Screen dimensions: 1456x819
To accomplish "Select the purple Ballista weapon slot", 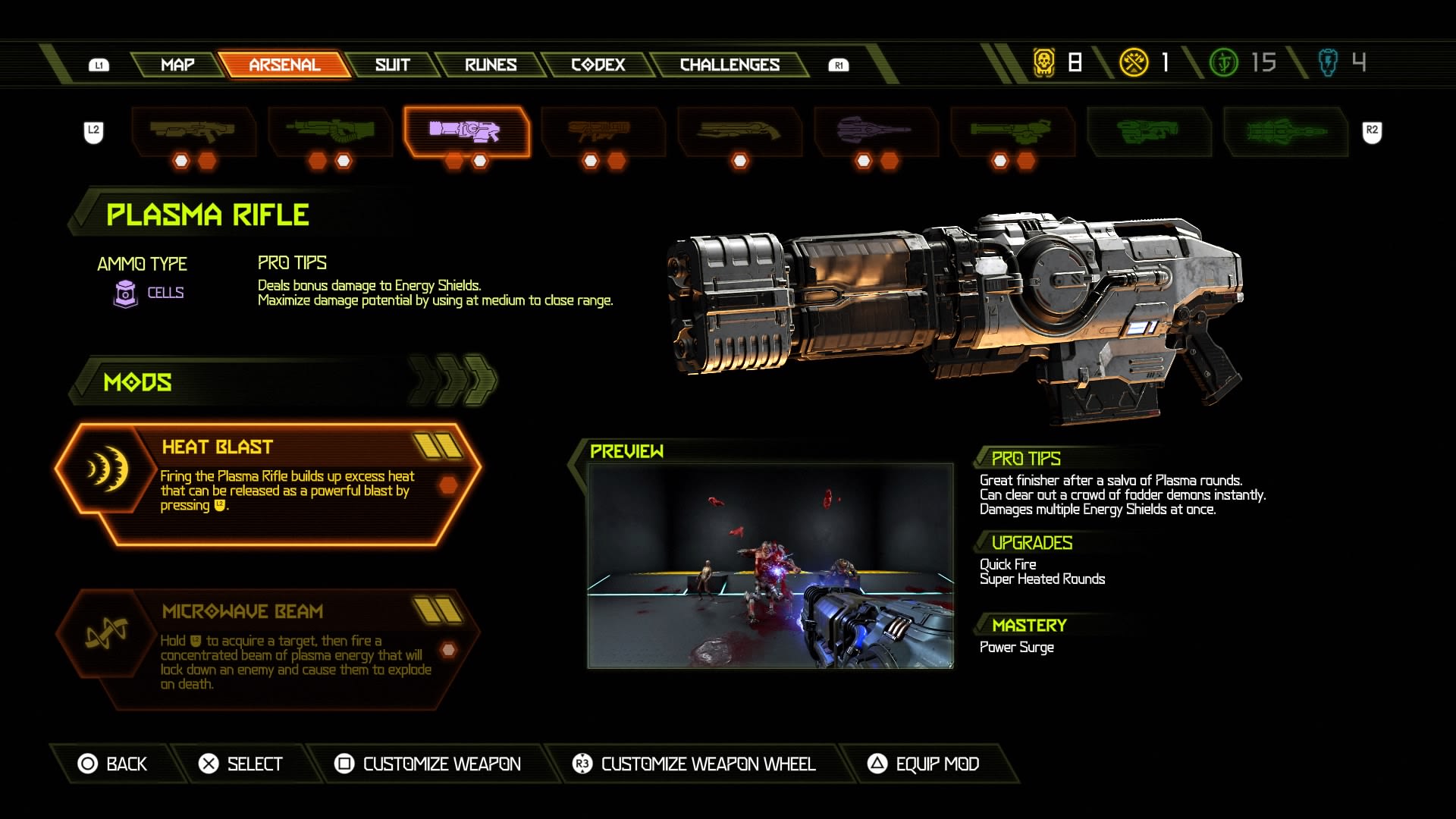I will tap(875, 132).
